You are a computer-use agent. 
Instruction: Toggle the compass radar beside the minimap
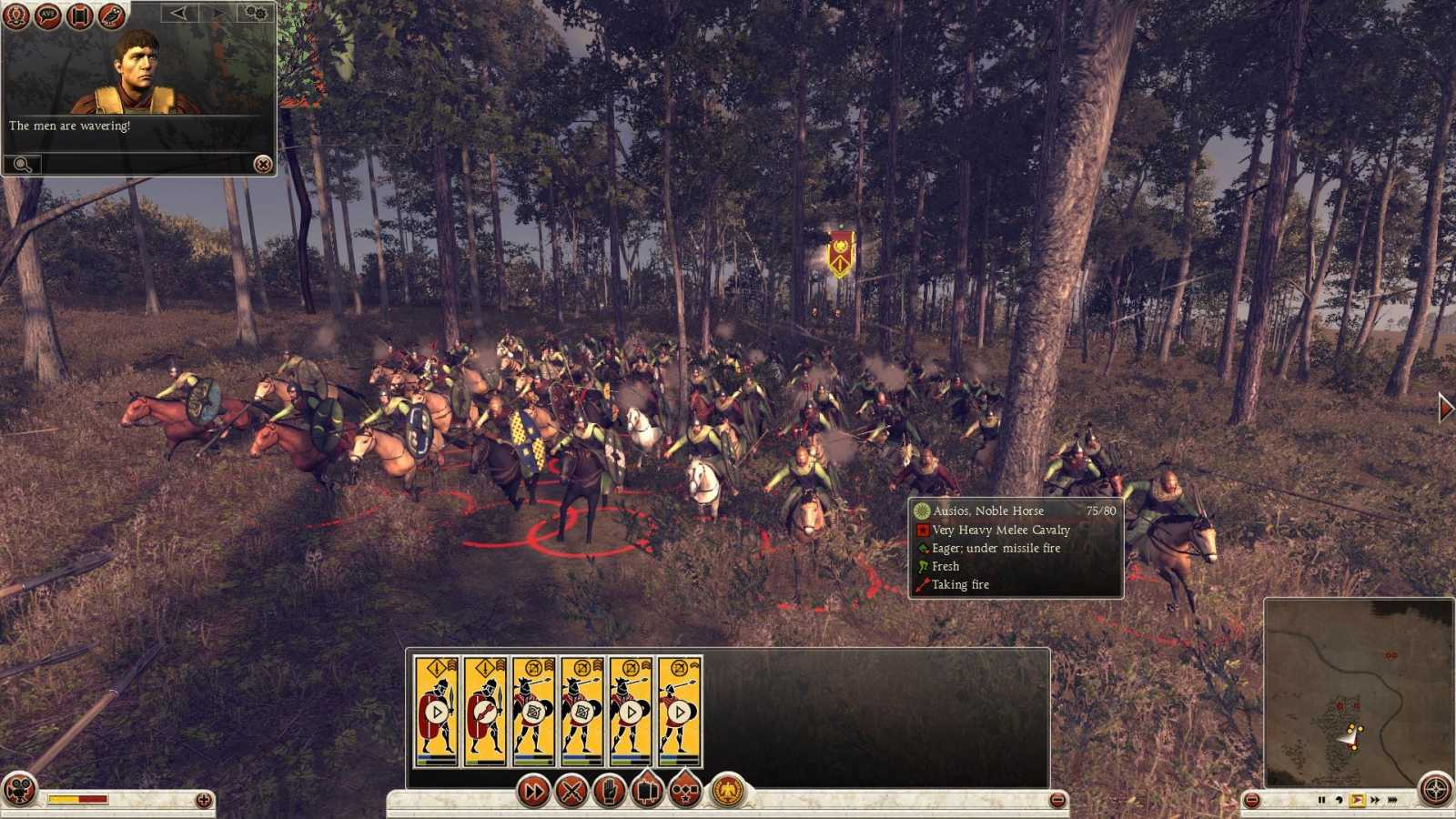tap(1435, 789)
